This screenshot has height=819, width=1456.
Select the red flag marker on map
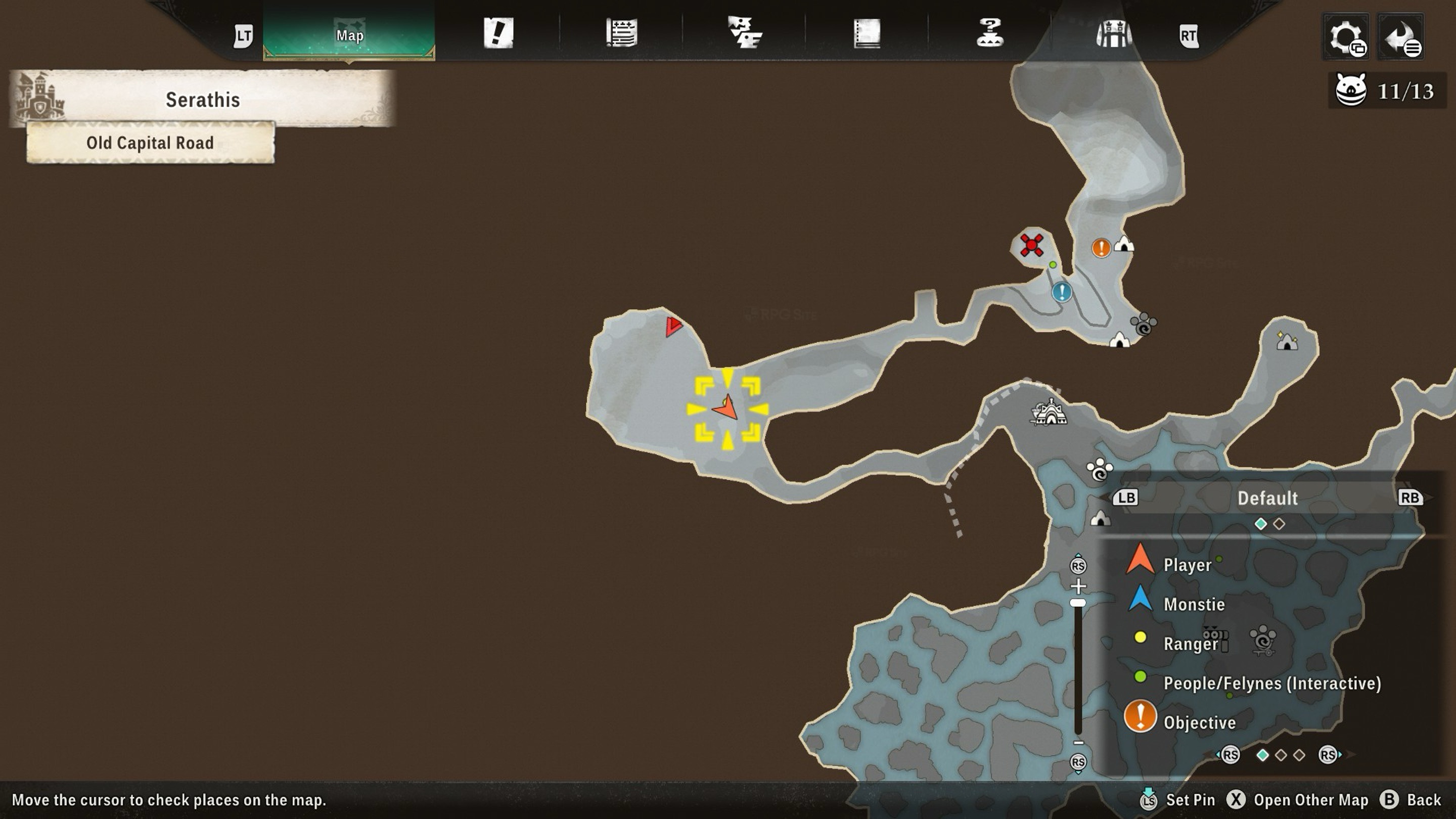[673, 326]
